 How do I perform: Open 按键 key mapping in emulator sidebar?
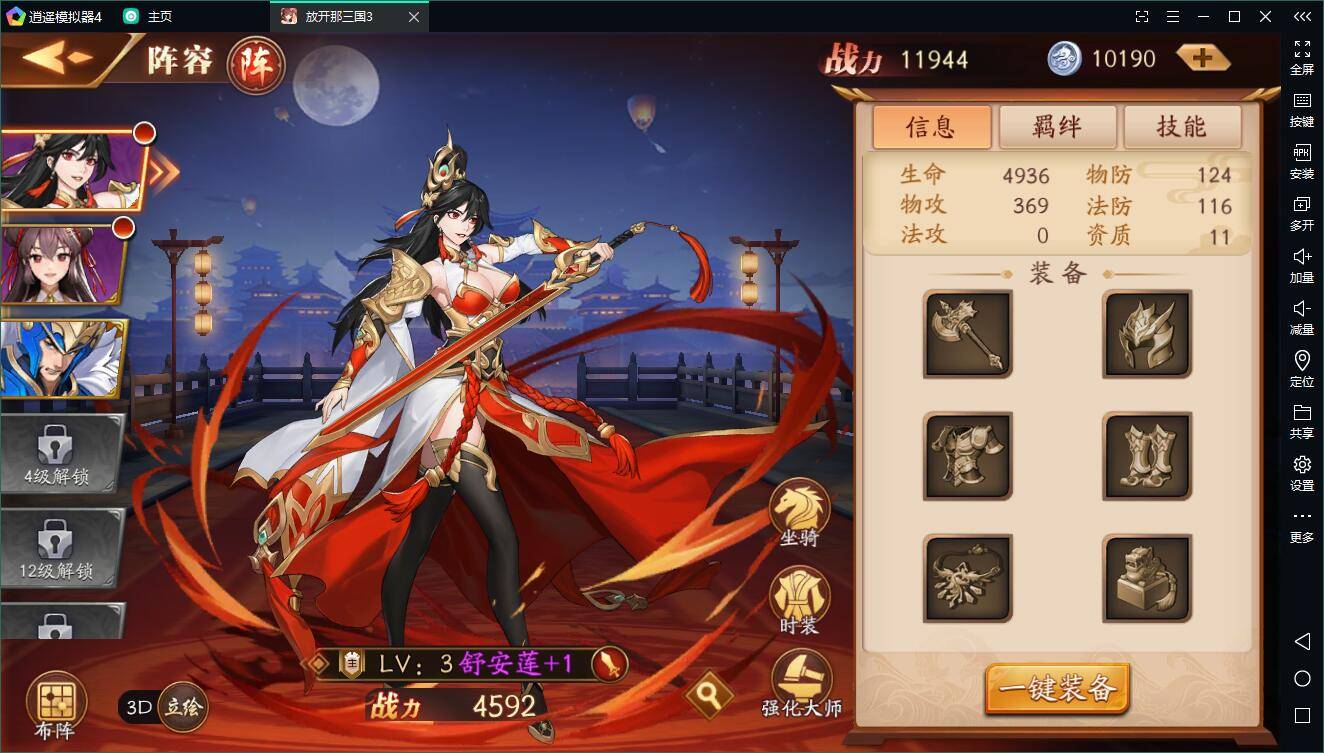[x=1301, y=110]
